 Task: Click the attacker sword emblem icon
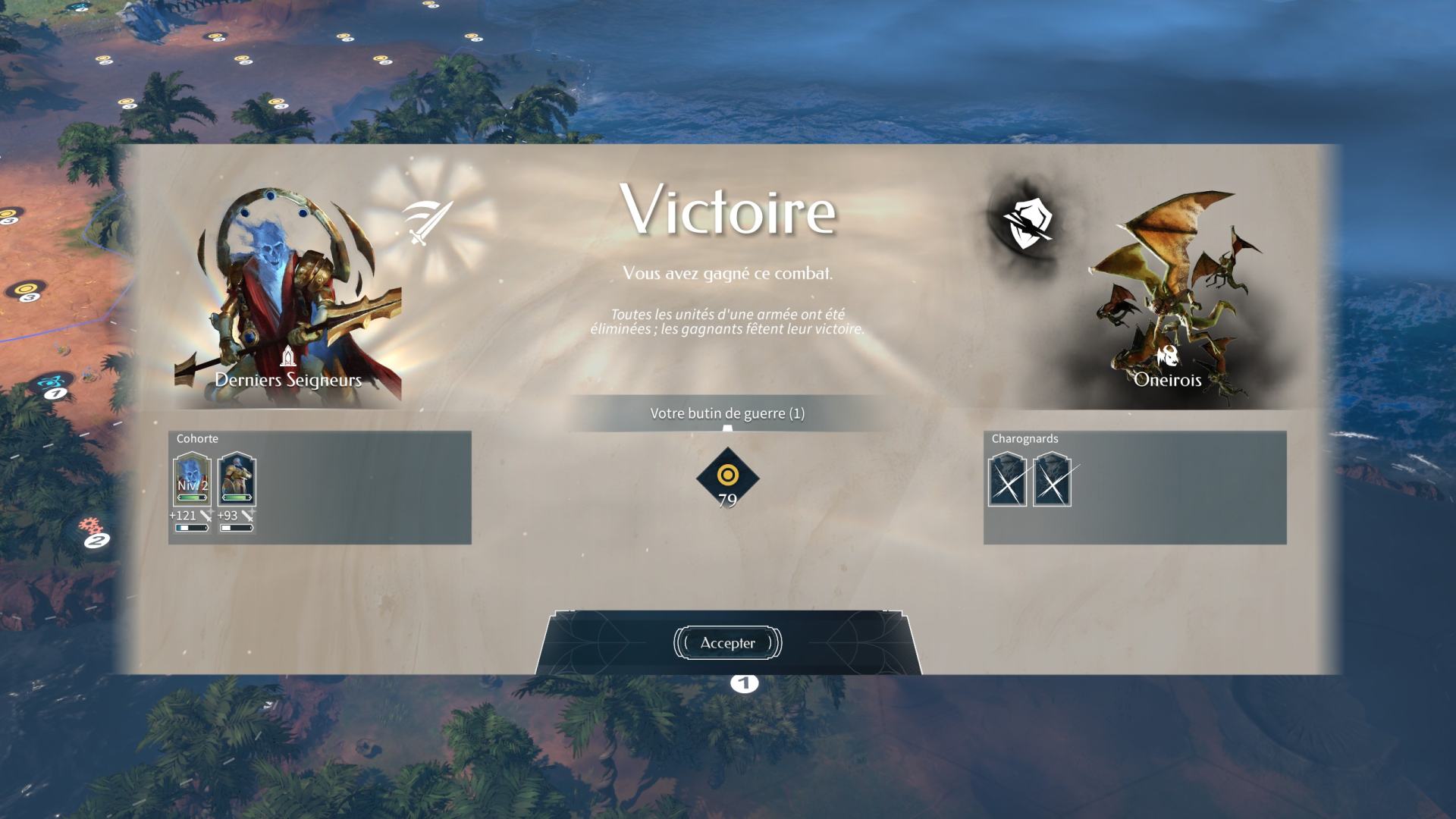[427, 222]
